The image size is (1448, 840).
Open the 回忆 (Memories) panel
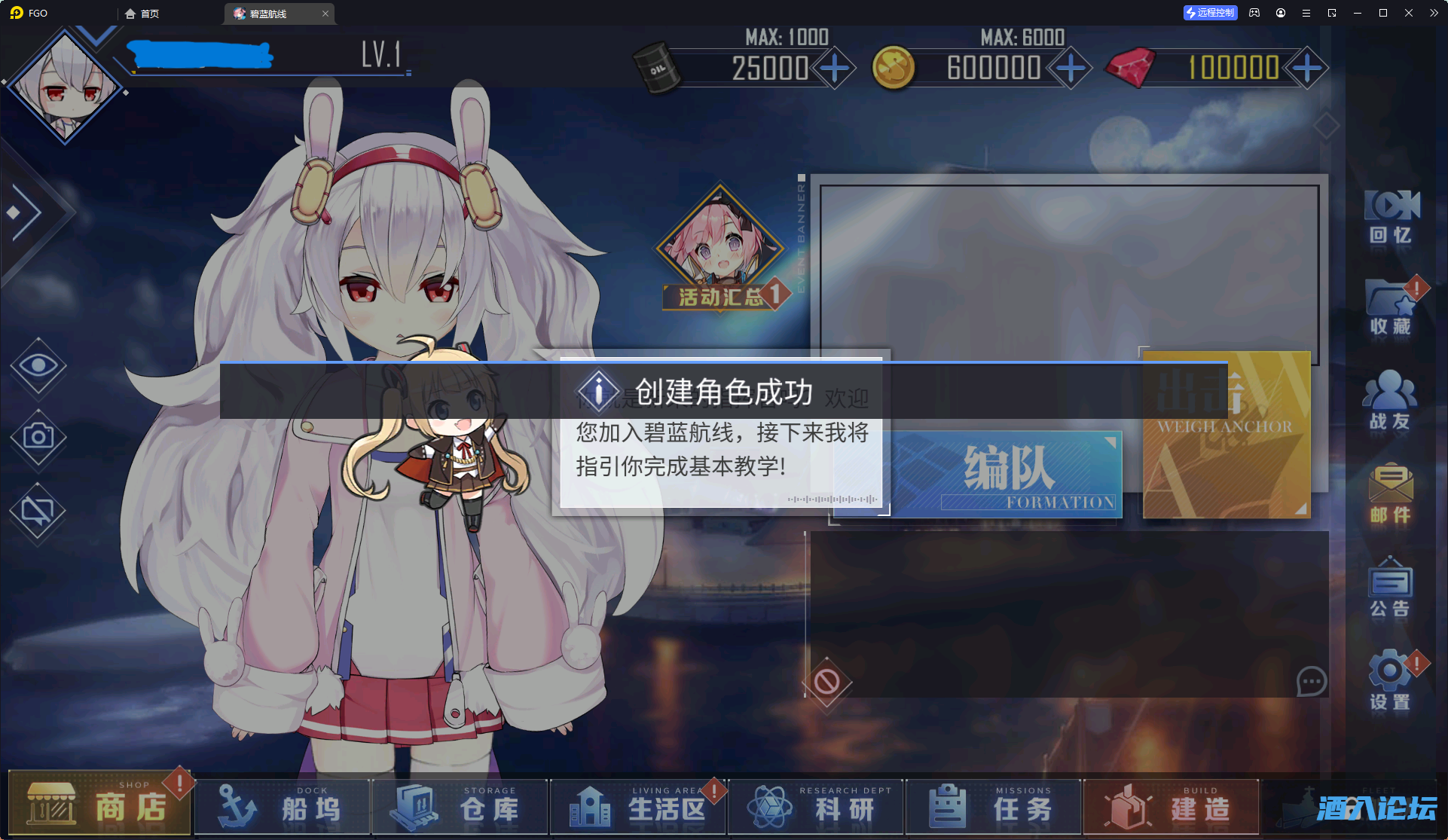(x=1390, y=218)
